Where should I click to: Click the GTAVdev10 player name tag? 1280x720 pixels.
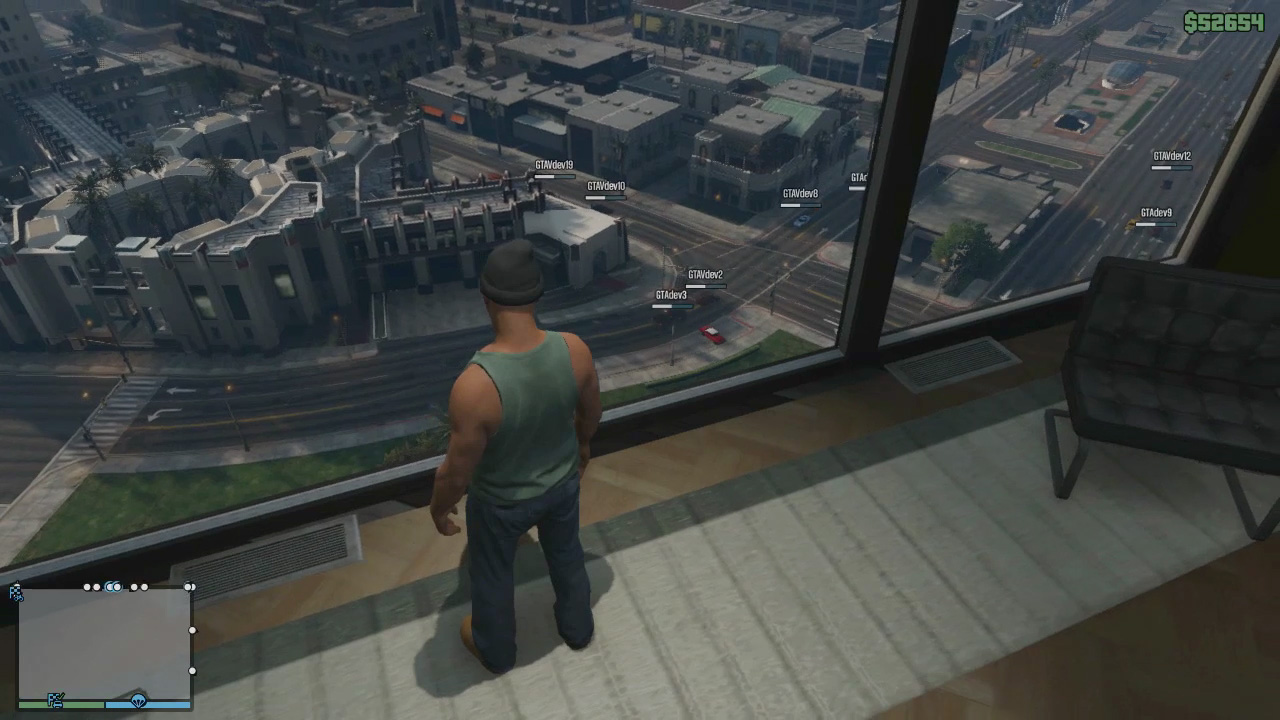click(606, 187)
